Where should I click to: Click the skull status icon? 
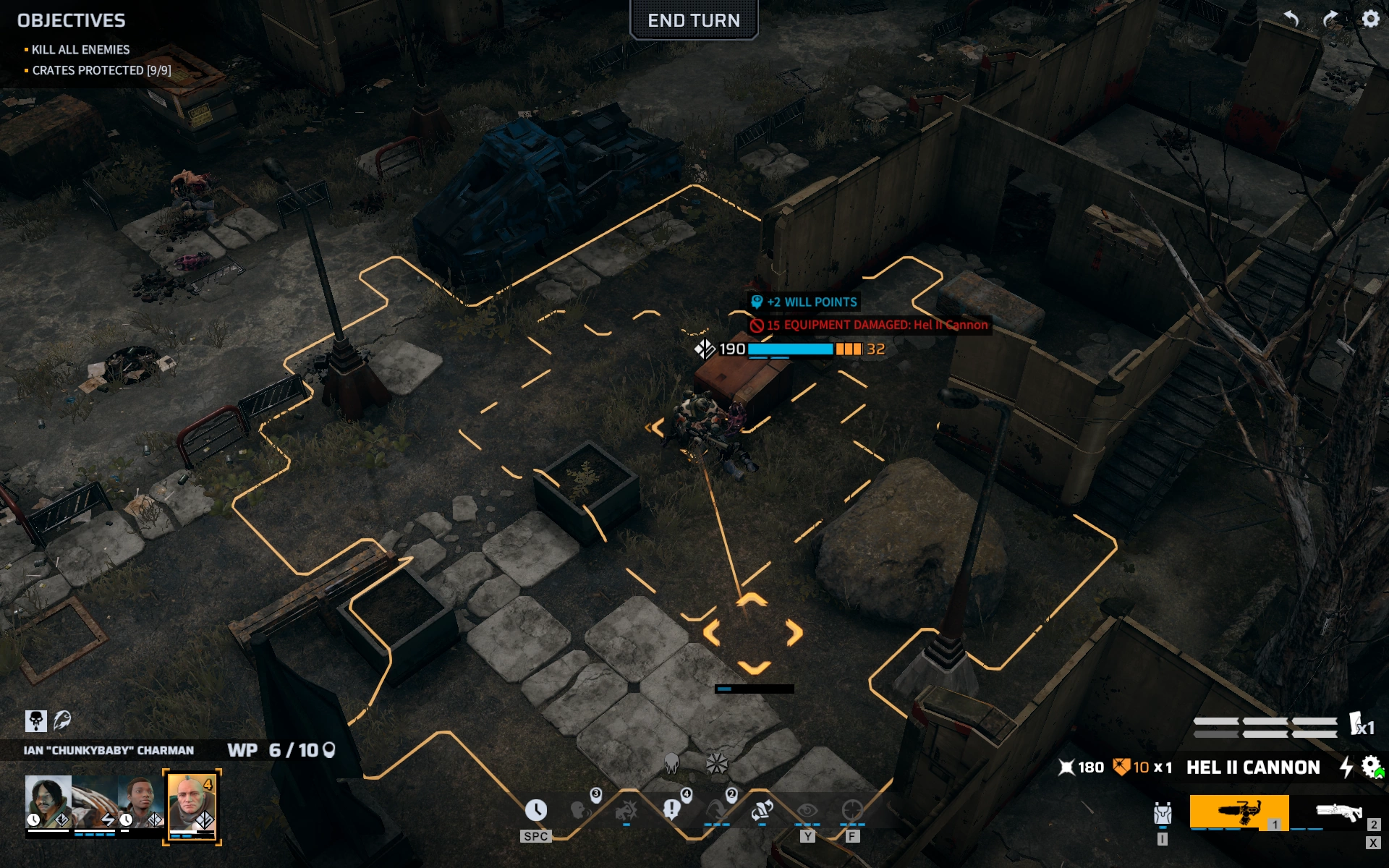click(35, 720)
